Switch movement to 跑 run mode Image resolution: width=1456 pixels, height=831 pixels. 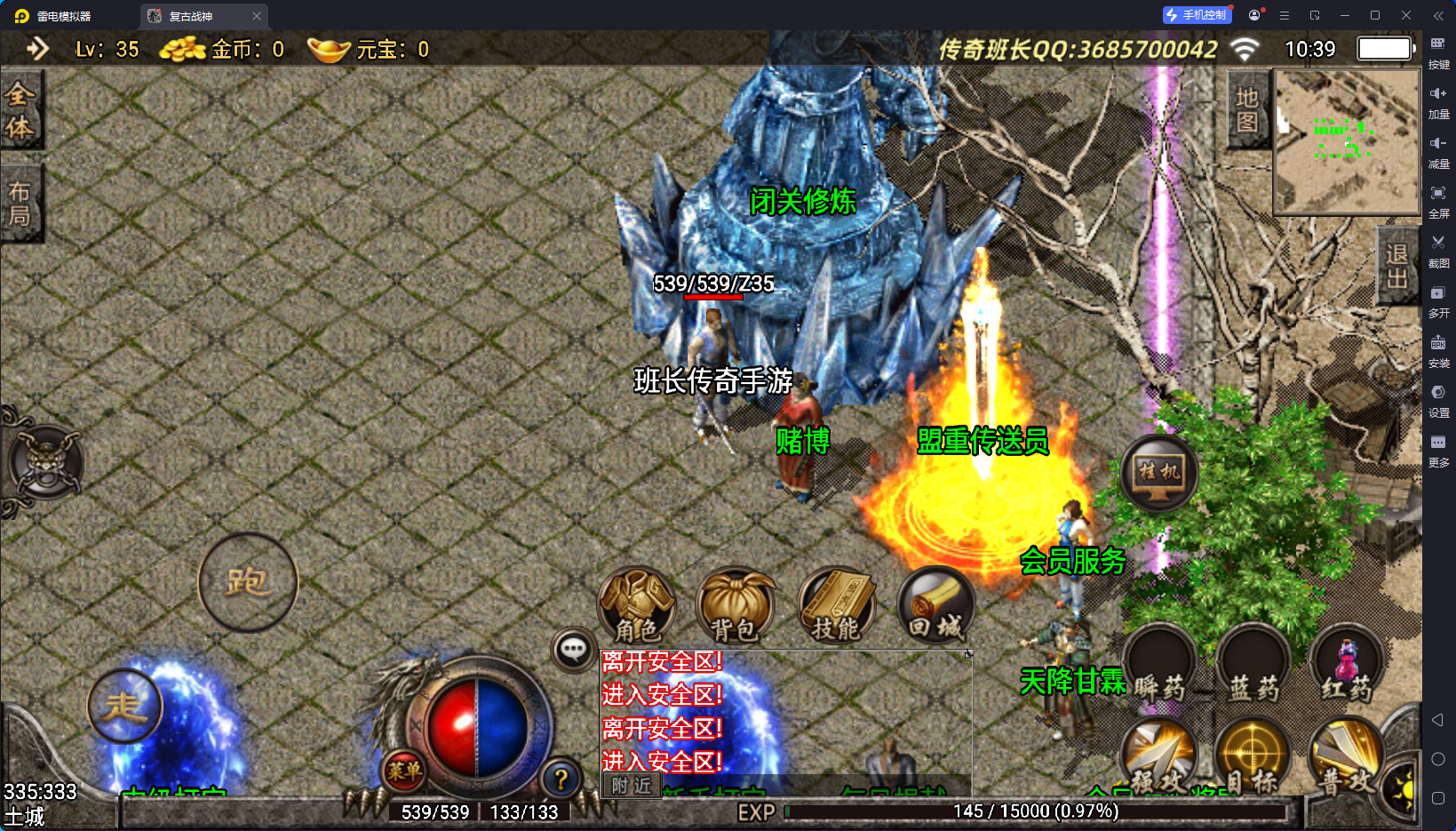point(247,582)
